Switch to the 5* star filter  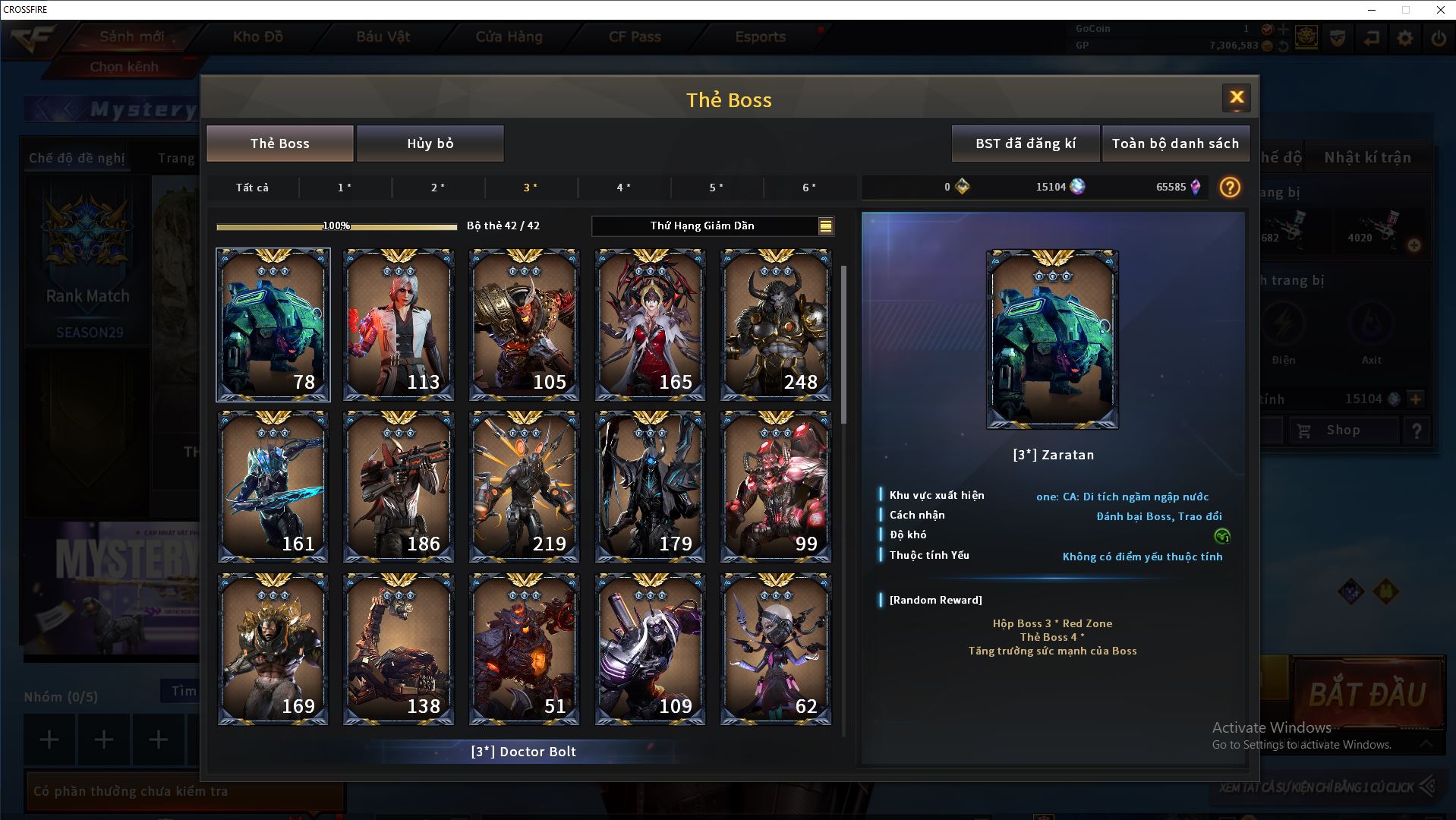coord(716,188)
